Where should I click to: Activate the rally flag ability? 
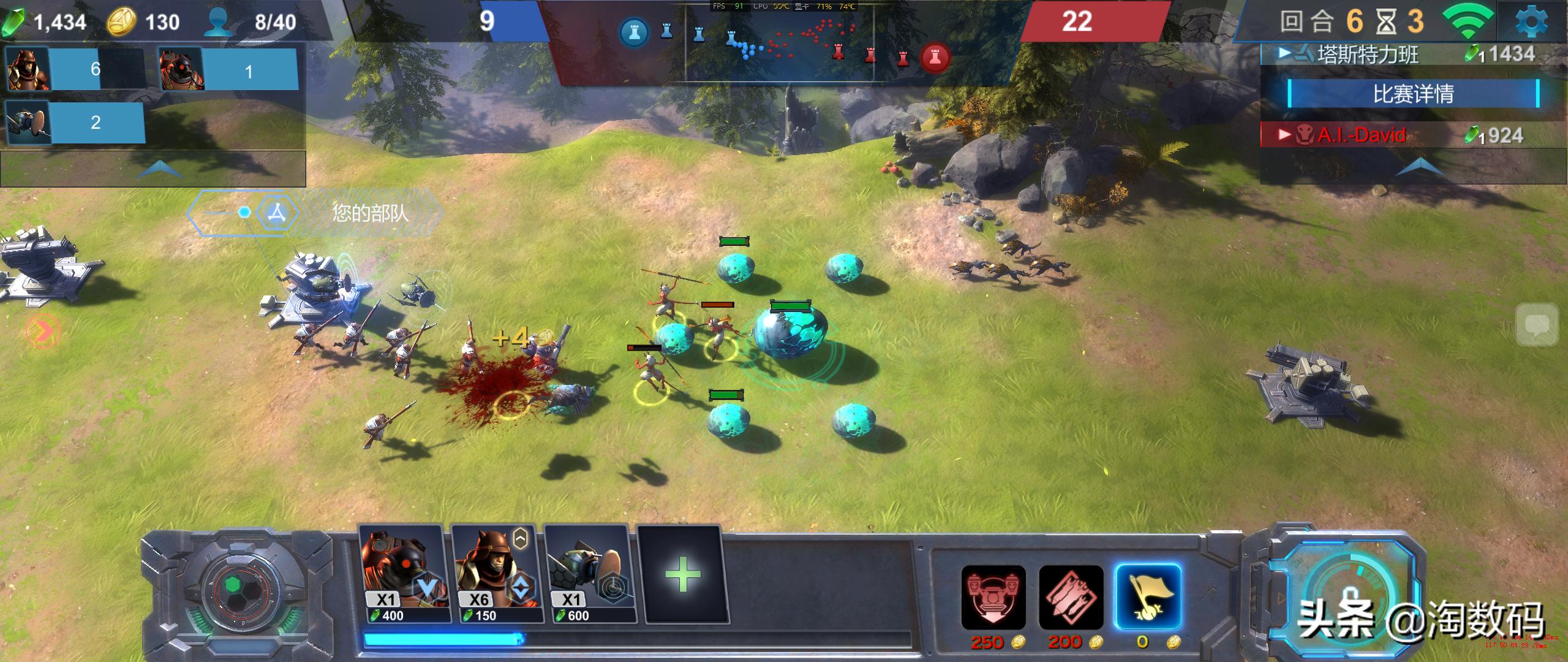[1148, 598]
